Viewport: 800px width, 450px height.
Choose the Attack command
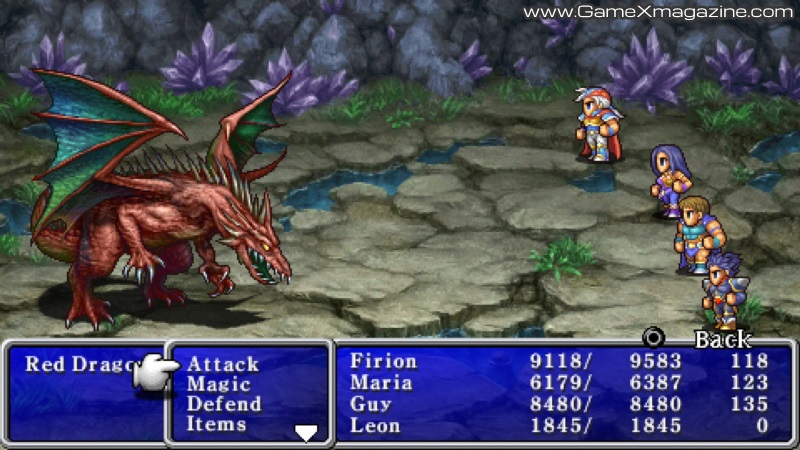click(x=223, y=365)
